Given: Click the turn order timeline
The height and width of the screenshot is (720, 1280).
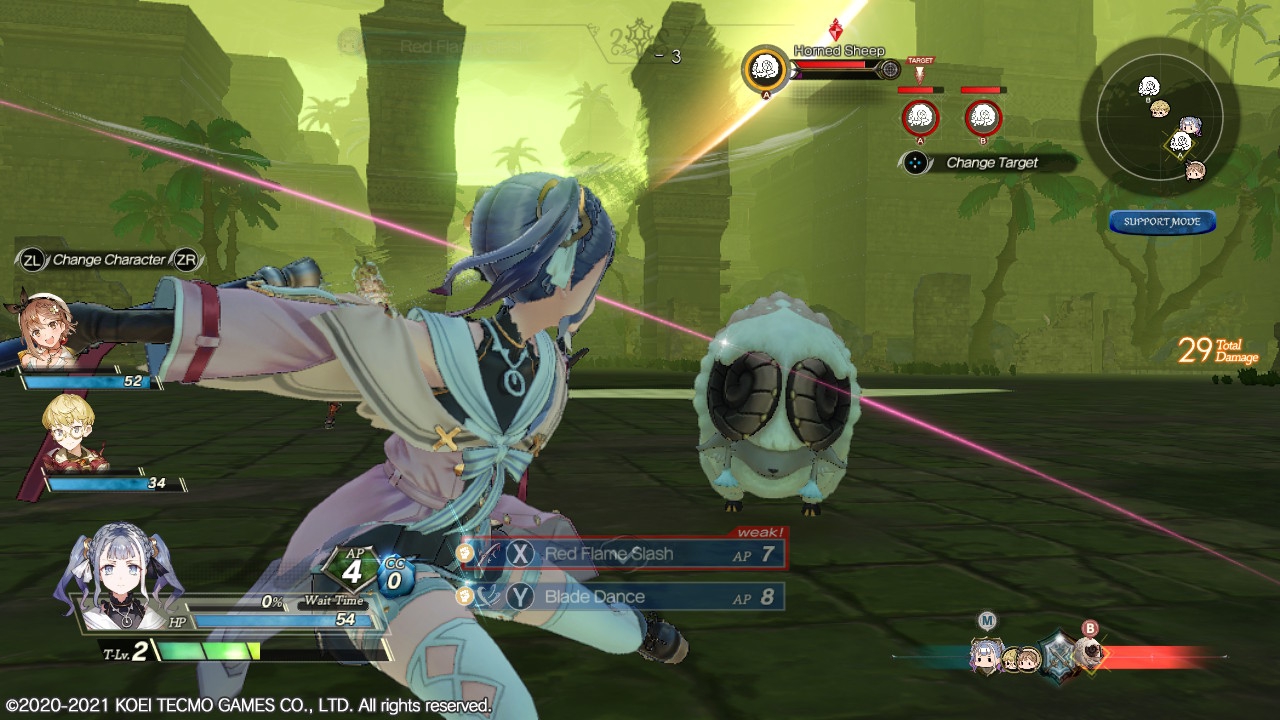Looking at the screenshot, I should point(1058,656).
